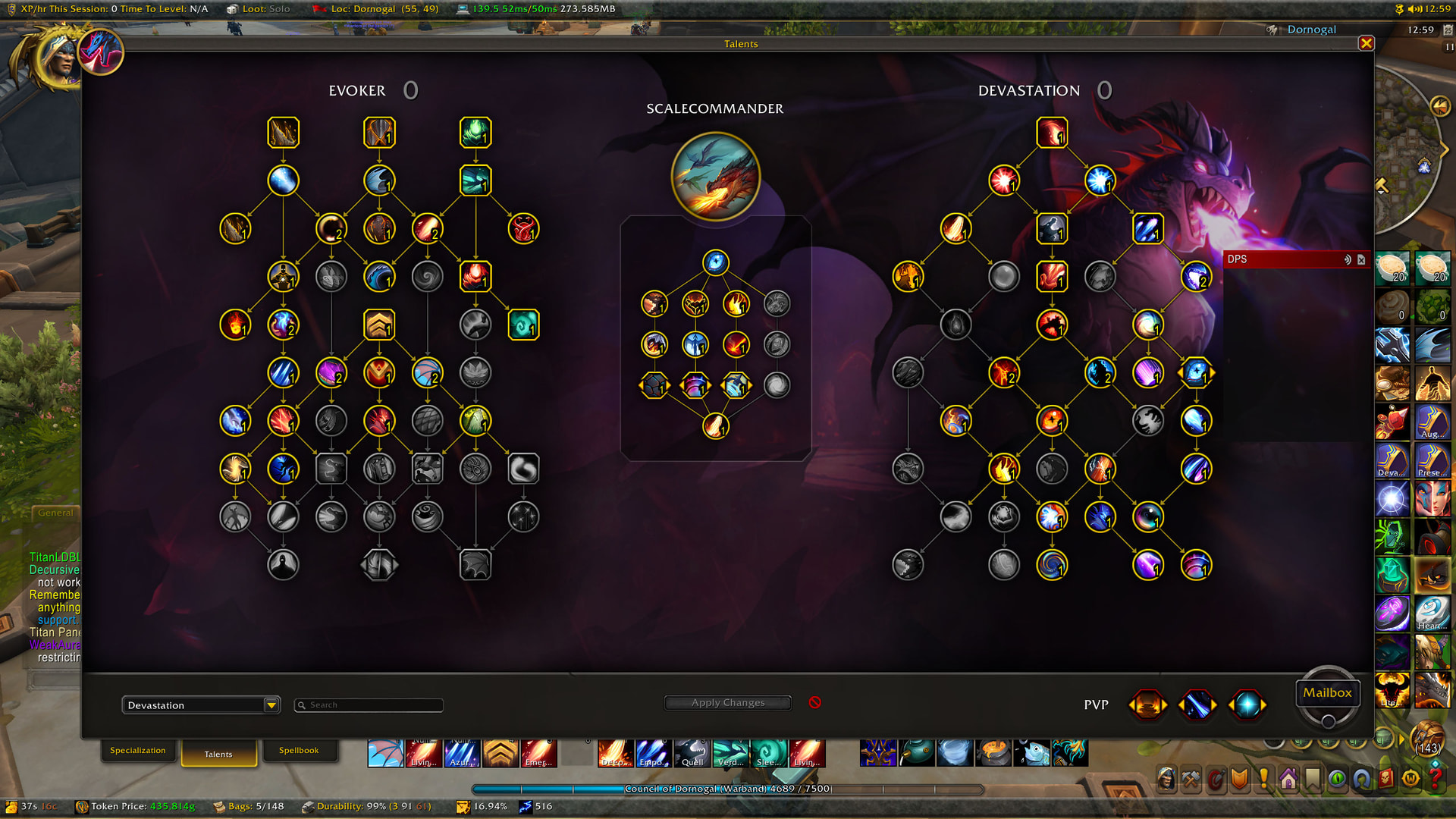Click the Council of Dornogal reputation bar
The height and width of the screenshot is (819, 1456).
(x=727, y=789)
